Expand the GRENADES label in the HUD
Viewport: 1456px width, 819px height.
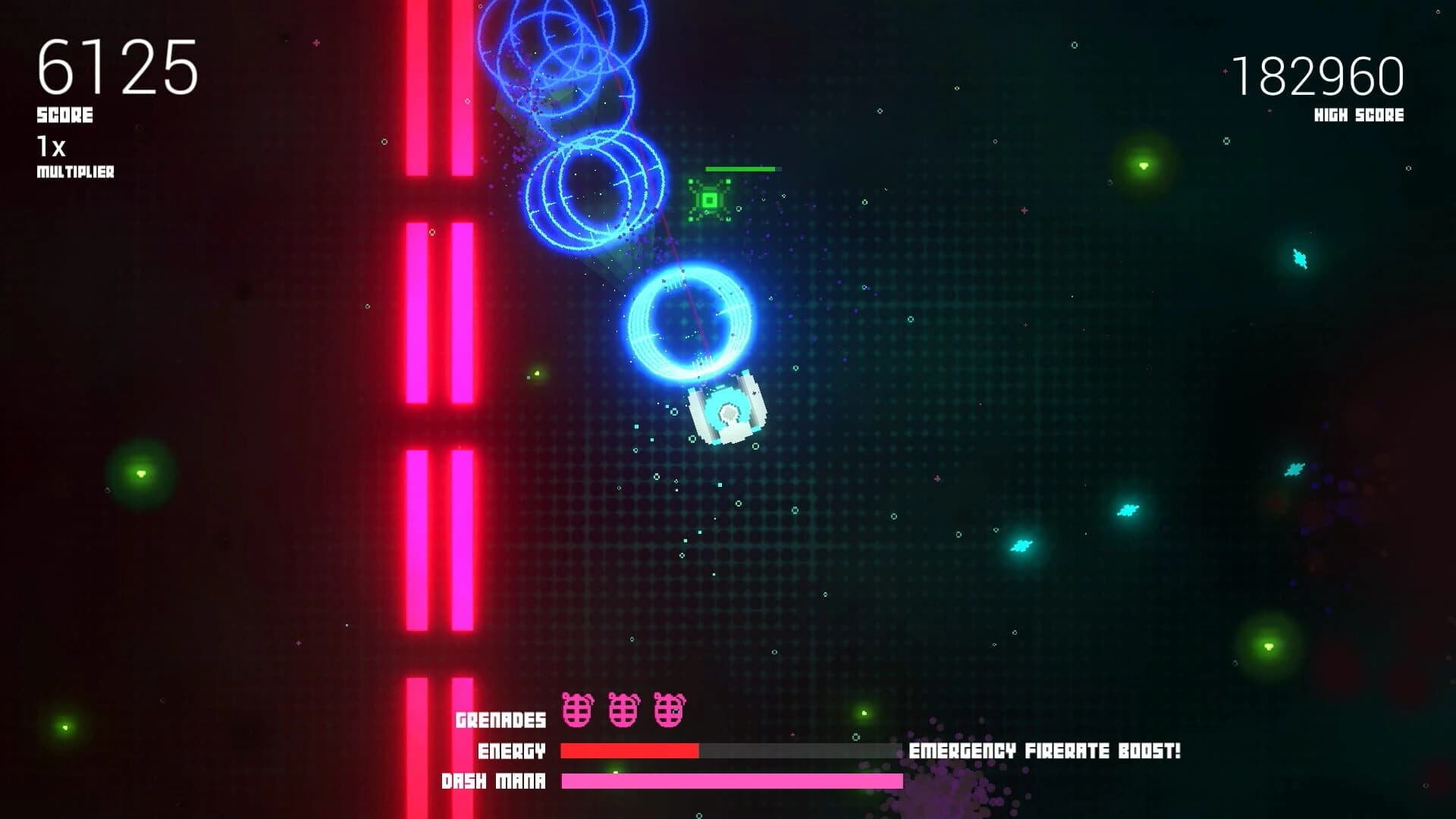point(501,718)
